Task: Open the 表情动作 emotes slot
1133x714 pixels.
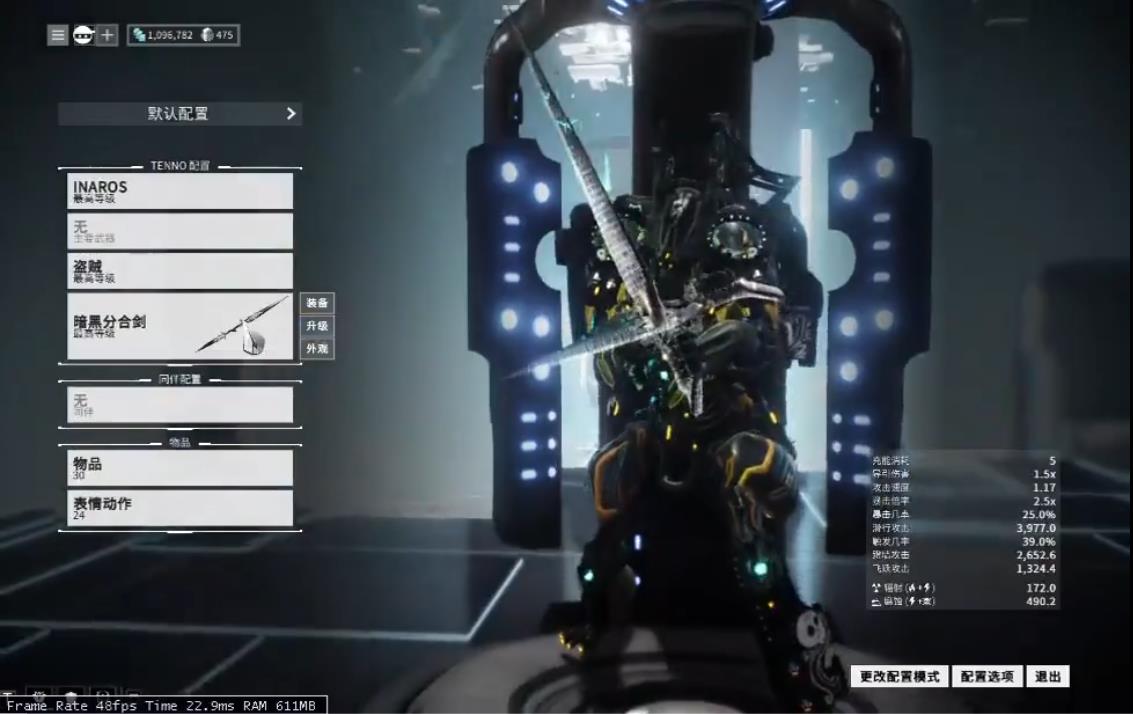Action: [180, 508]
